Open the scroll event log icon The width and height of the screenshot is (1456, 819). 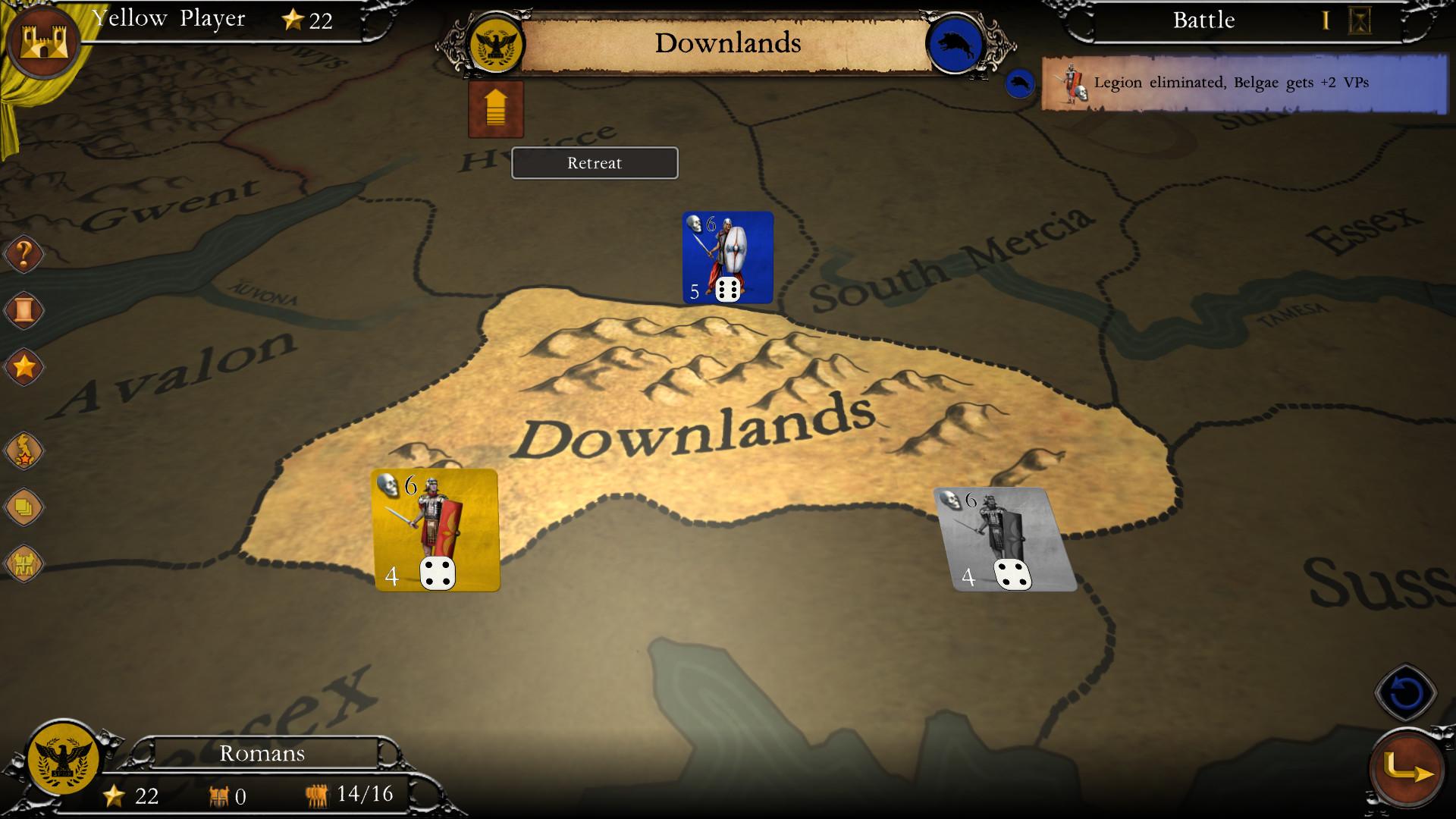[x=24, y=310]
